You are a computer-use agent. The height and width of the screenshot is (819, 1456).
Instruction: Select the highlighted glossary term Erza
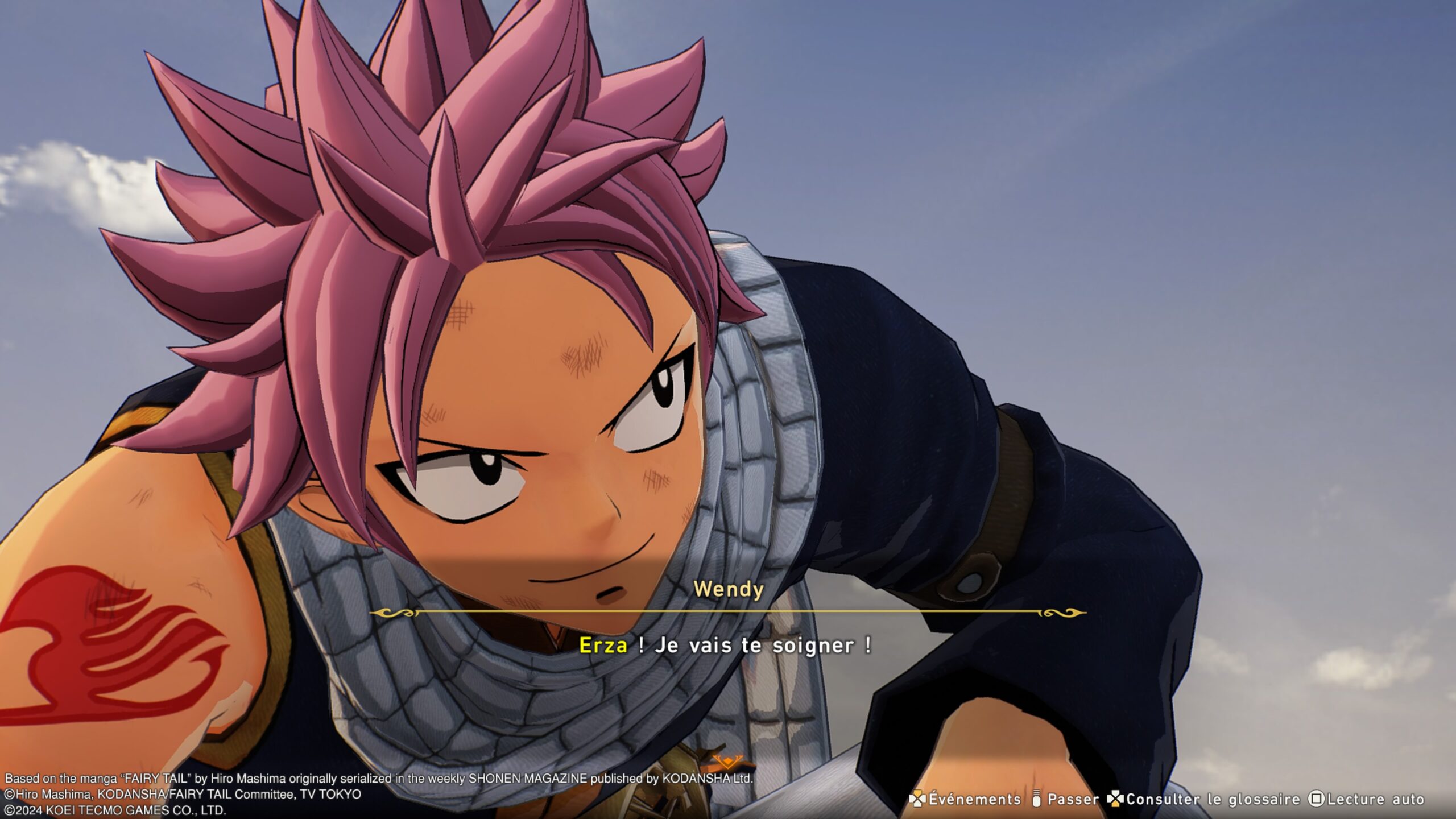click(603, 646)
